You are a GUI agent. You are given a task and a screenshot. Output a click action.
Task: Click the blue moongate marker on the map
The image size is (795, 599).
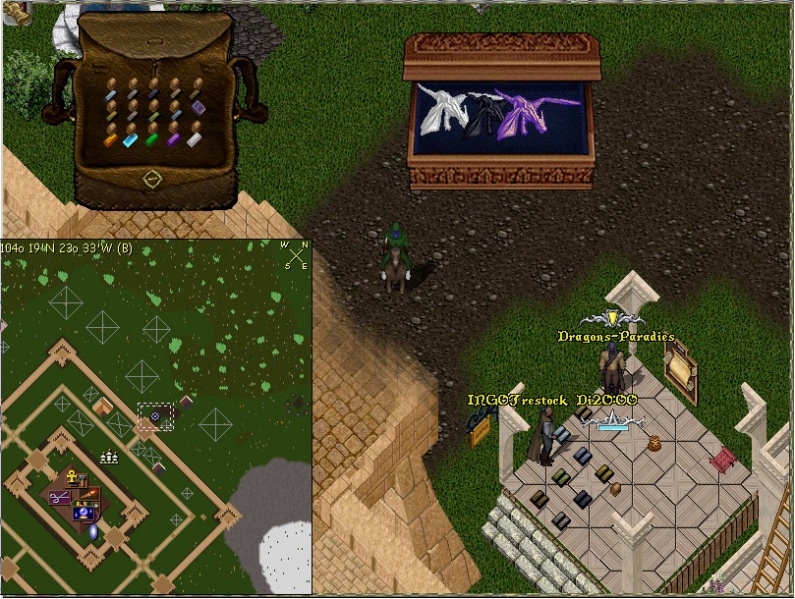pos(93,532)
